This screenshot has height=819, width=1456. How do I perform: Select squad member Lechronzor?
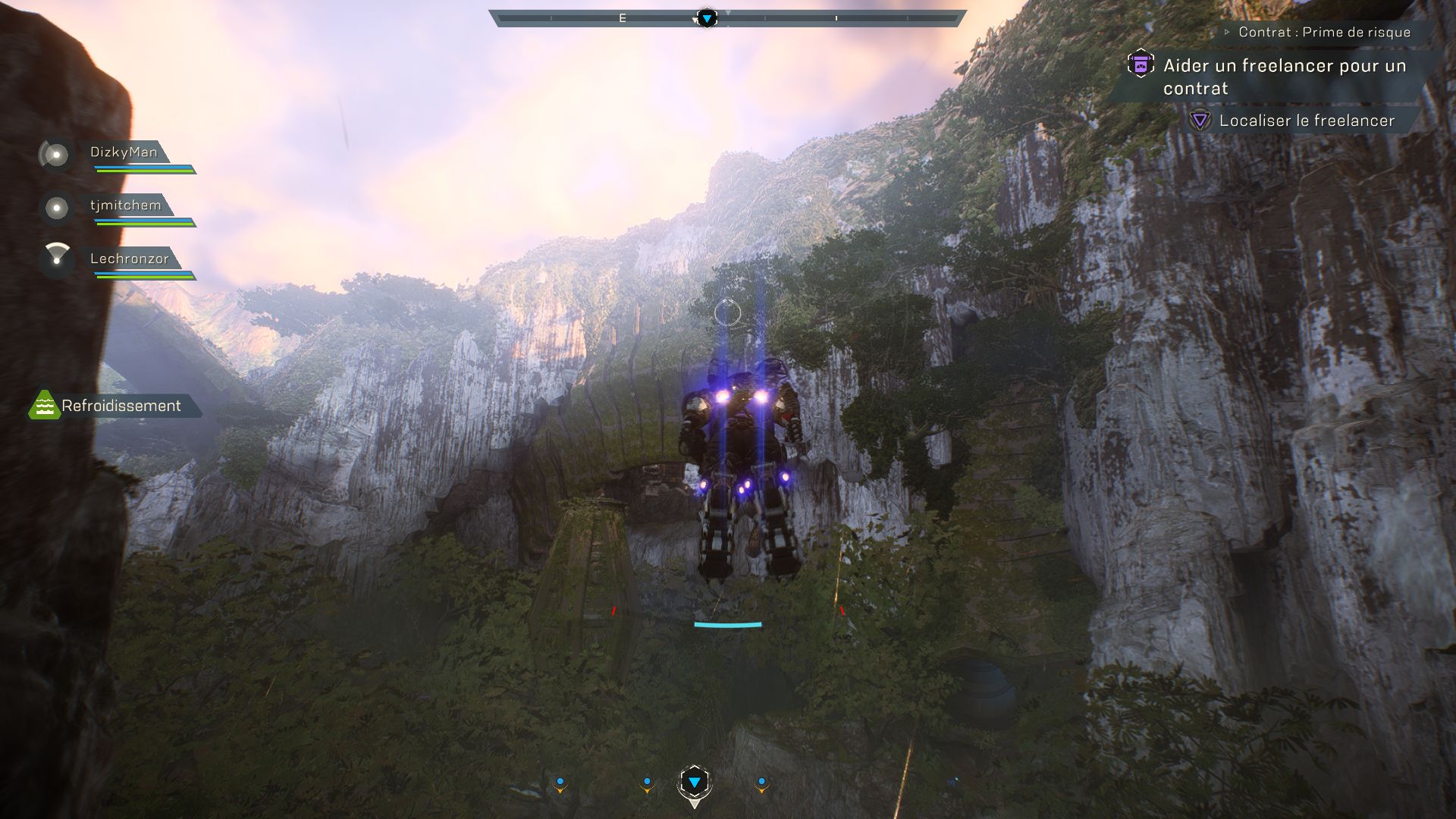(130, 259)
